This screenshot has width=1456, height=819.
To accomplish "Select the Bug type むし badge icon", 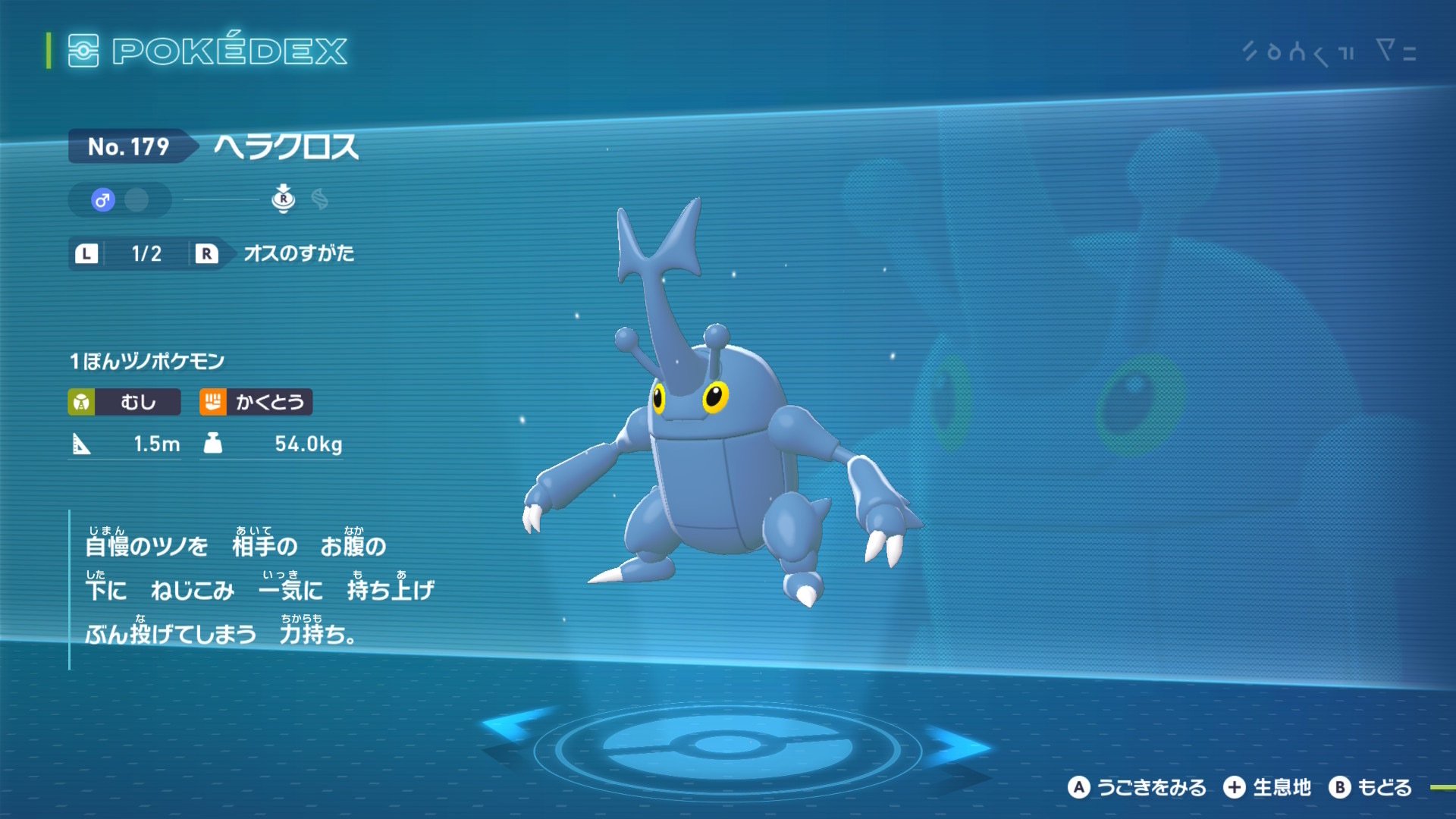I will click(x=81, y=403).
